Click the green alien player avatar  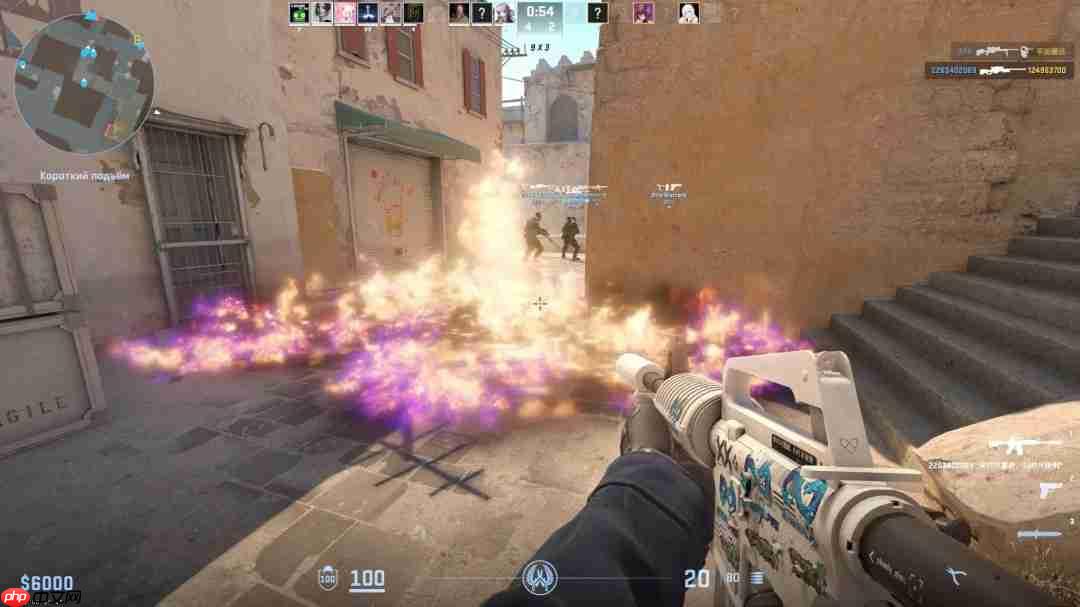pos(298,13)
